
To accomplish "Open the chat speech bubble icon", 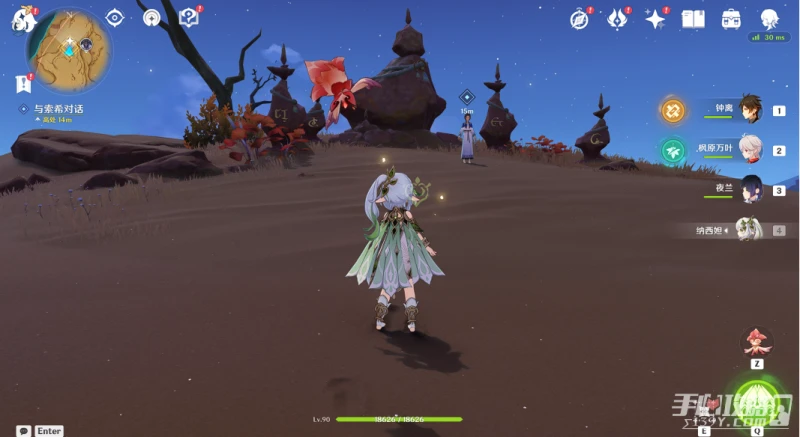I will point(23,430).
